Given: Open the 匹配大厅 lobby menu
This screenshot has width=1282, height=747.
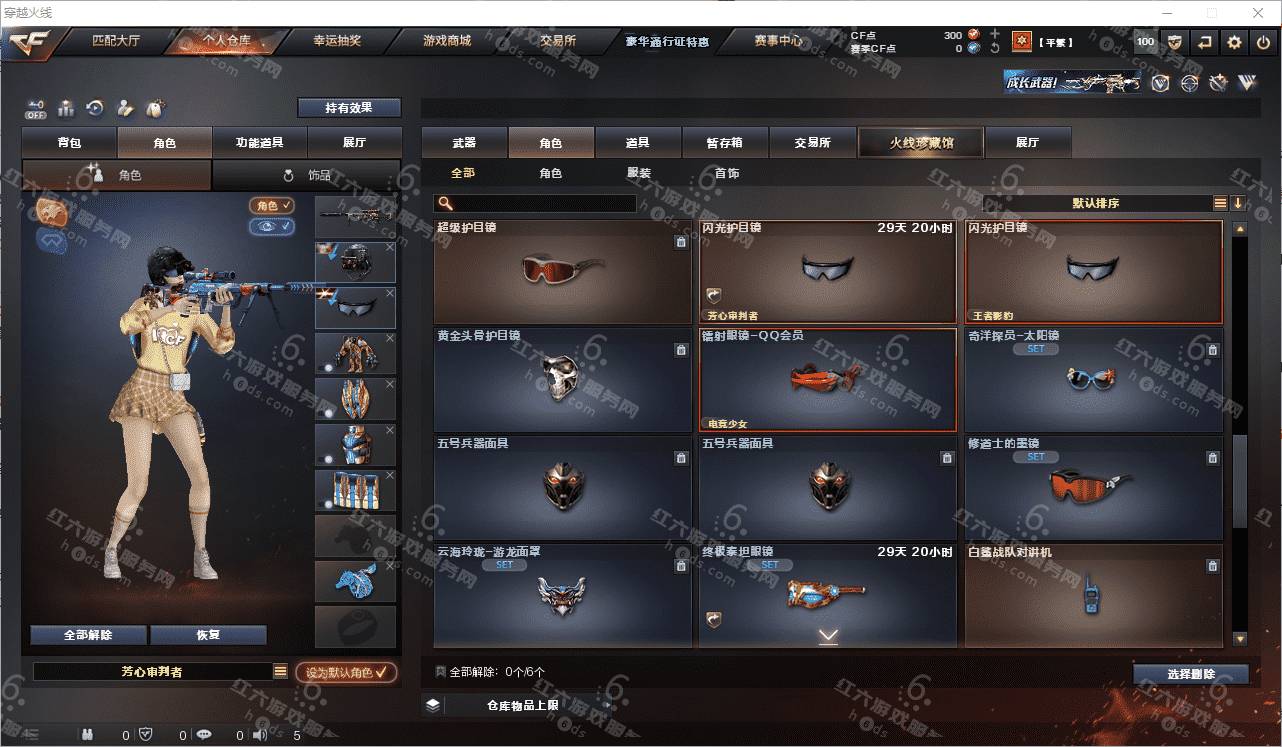Looking at the screenshot, I should tap(115, 42).
